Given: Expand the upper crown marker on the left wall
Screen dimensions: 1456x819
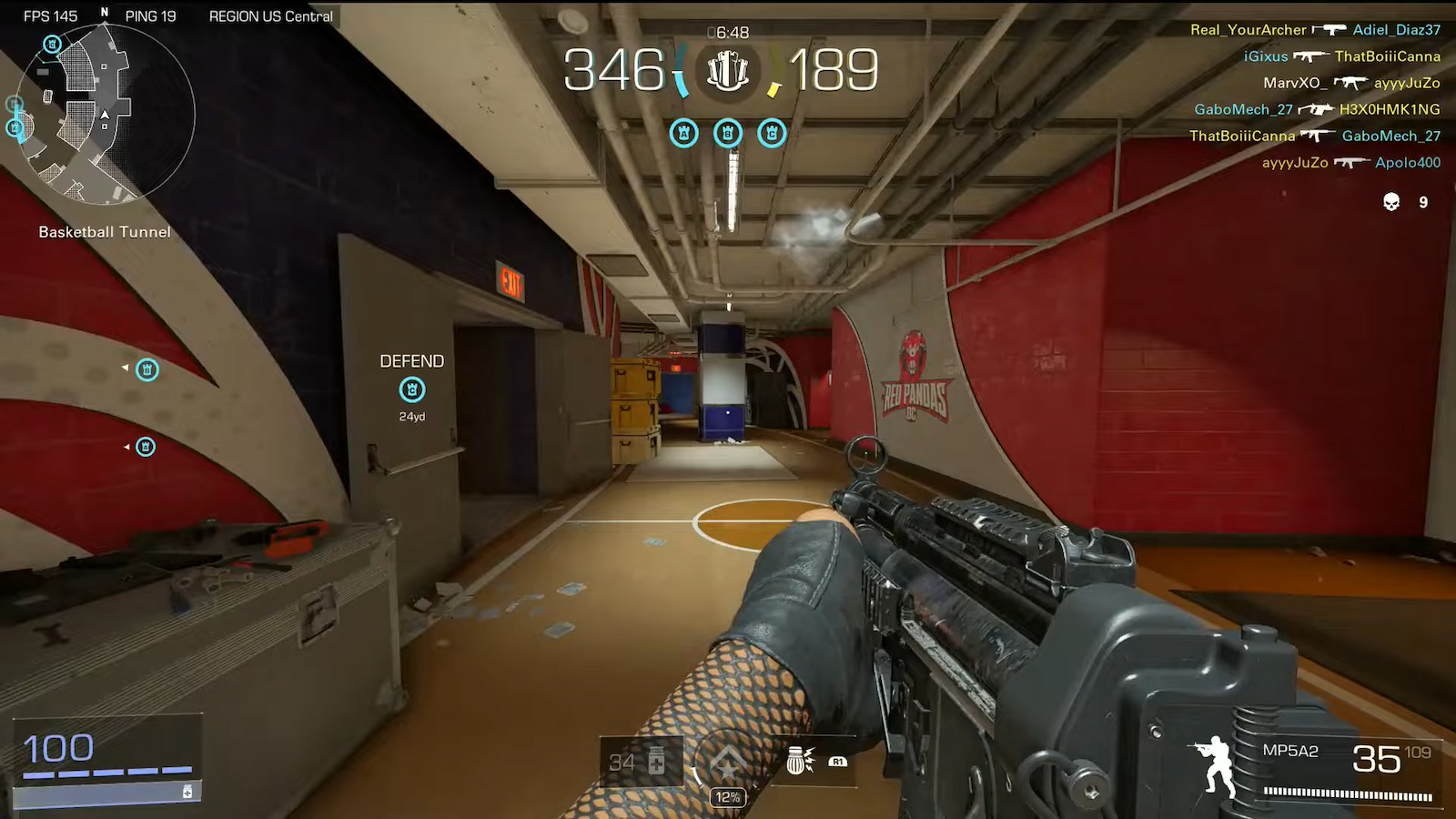Looking at the screenshot, I should click(147, 370).
